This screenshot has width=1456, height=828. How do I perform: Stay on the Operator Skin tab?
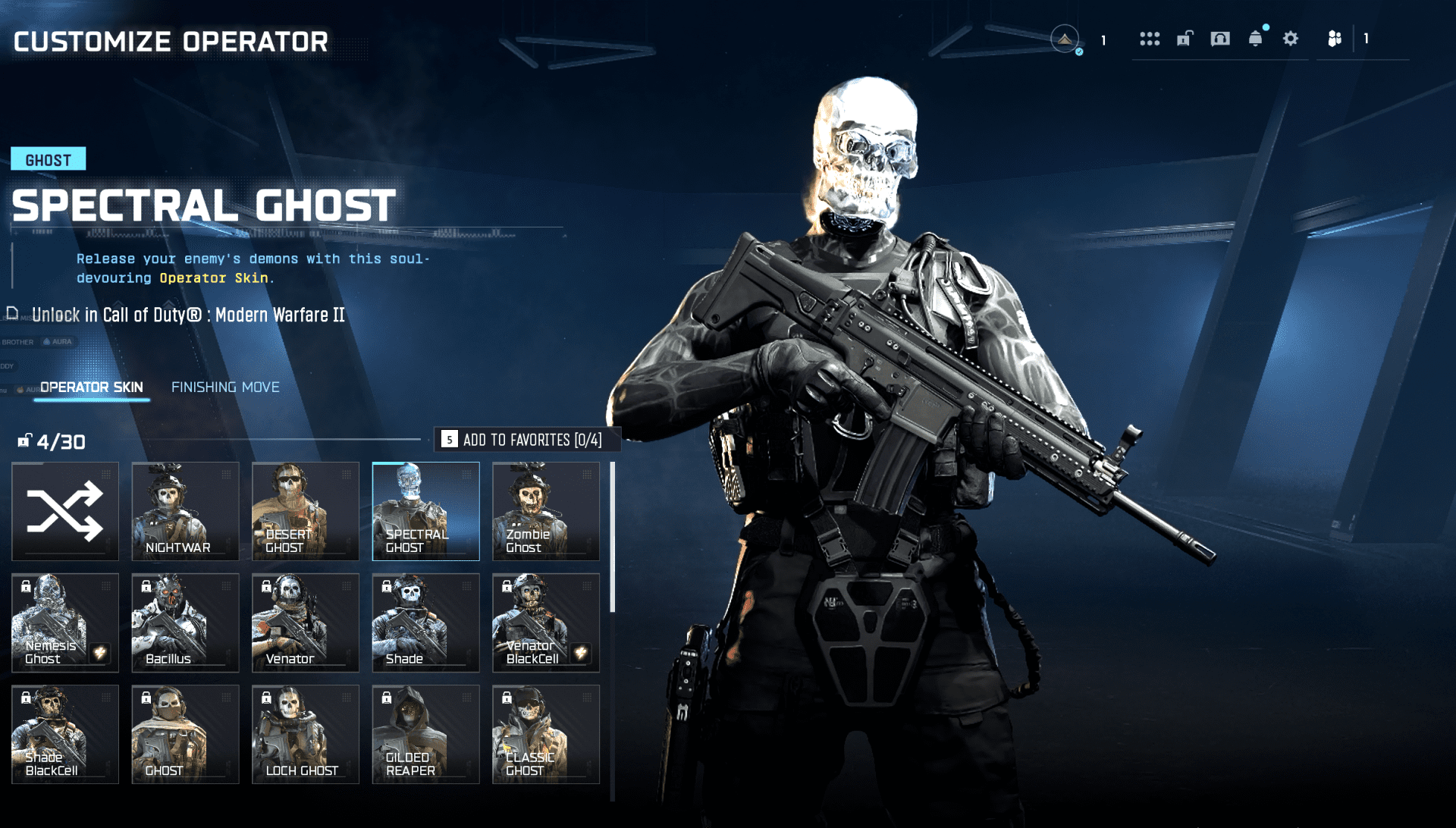tap(91, 387)
